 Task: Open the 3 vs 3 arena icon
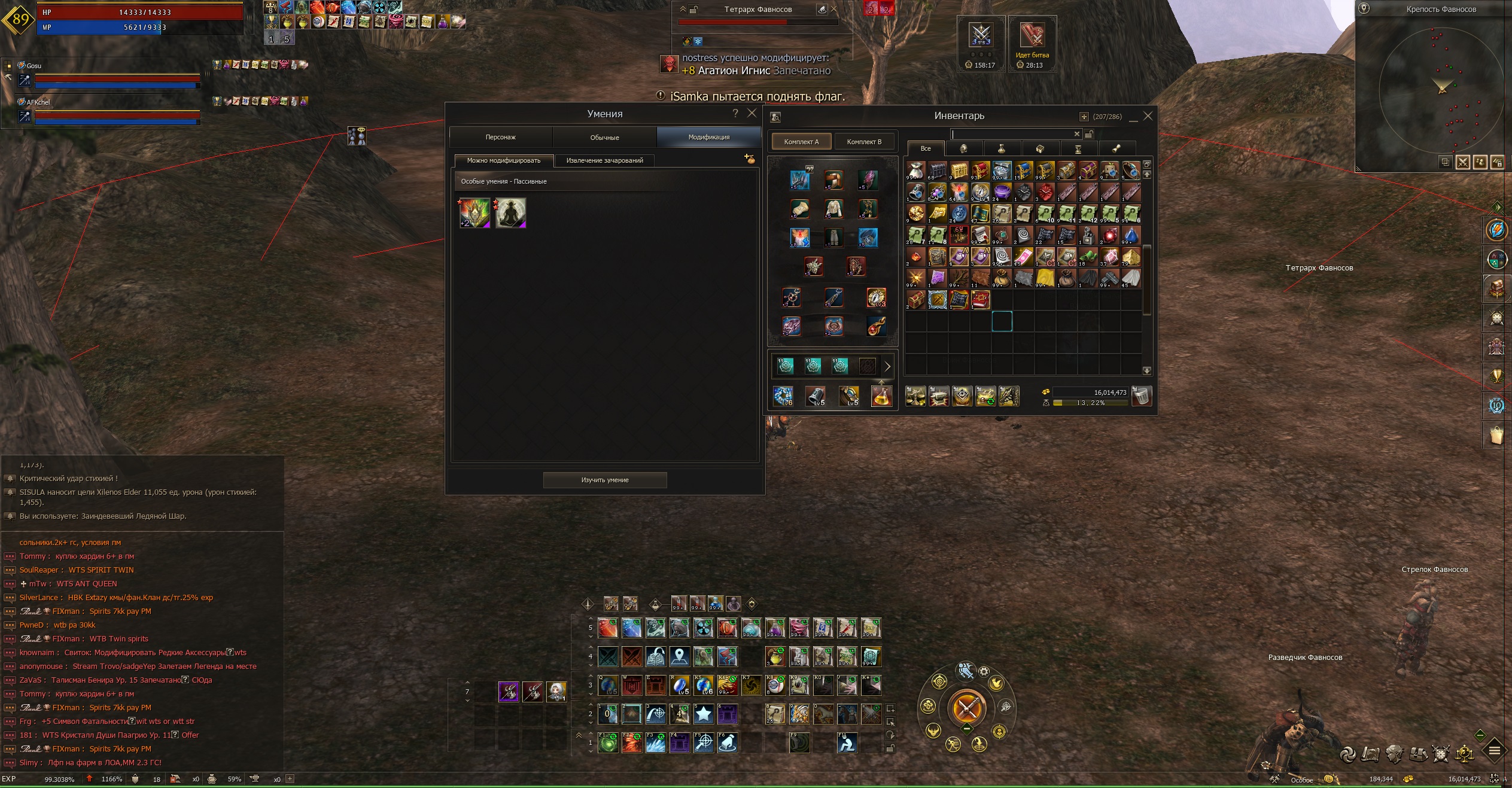[x=981, y=36]
